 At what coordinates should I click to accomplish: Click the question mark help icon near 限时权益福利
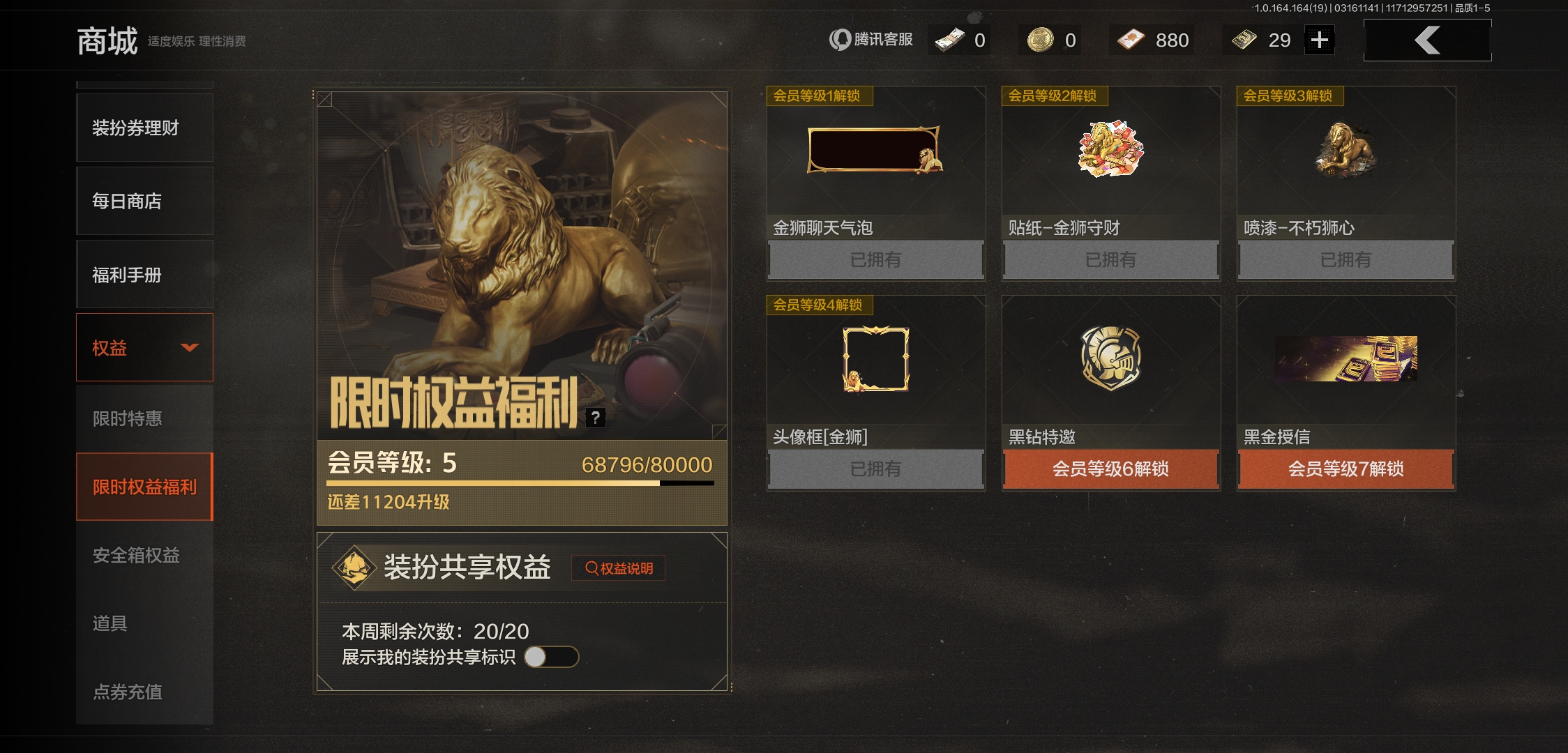click(596, 418)
